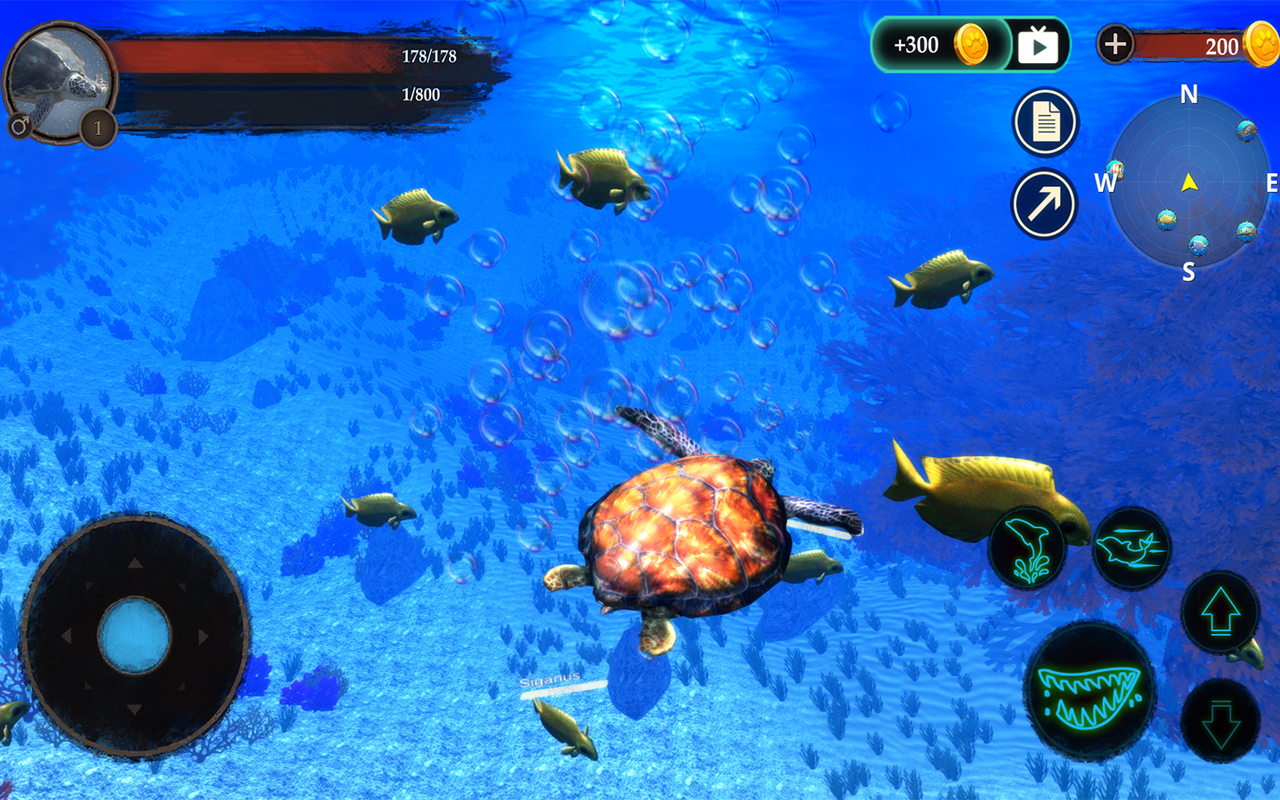Claim the +300 coins video reward
The width and height of the screenshot is (1280, 800).
pos(970,45)
